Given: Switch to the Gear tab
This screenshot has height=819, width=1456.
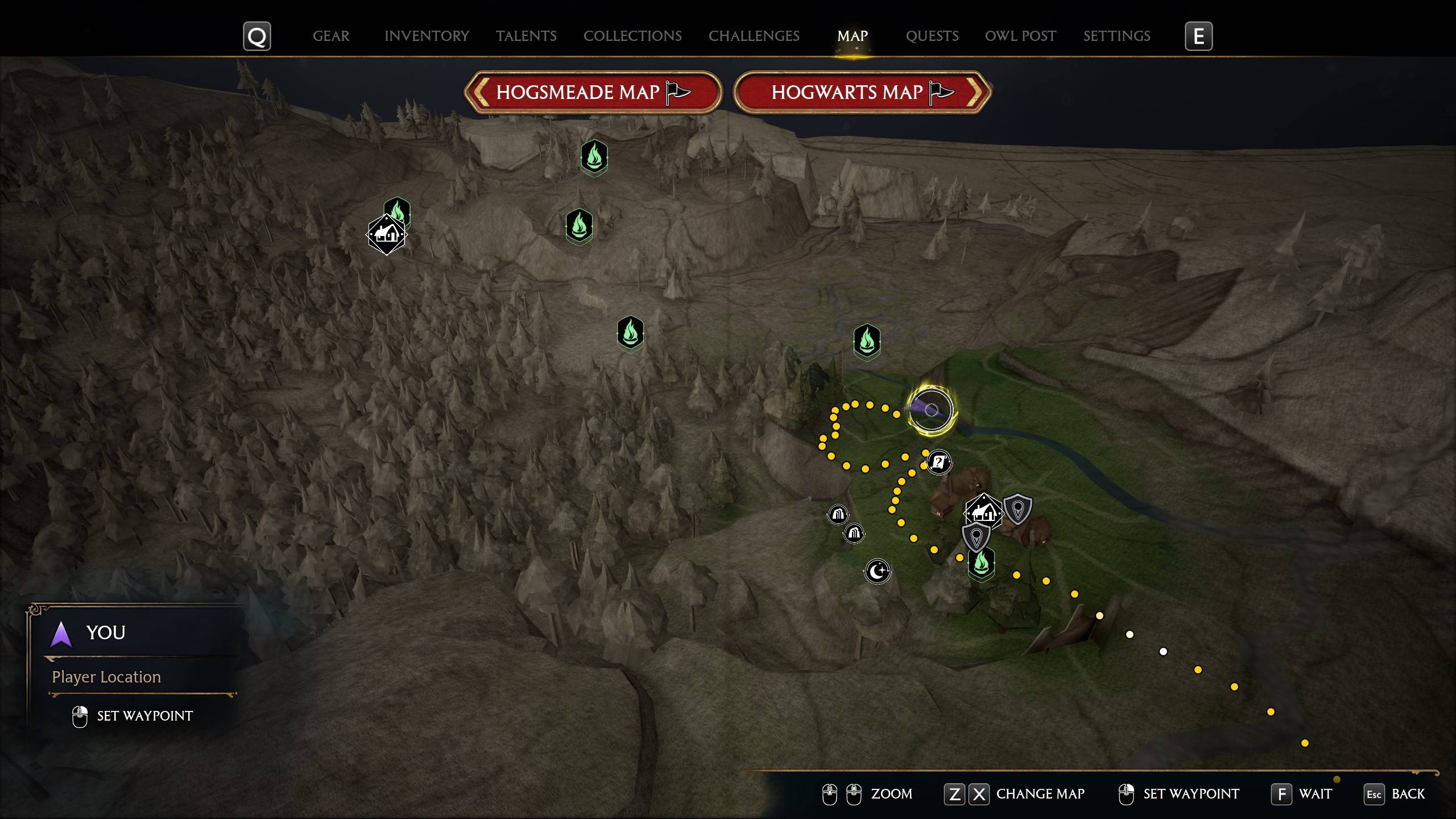Looking at the screenshot, I should tap(330, 36).
